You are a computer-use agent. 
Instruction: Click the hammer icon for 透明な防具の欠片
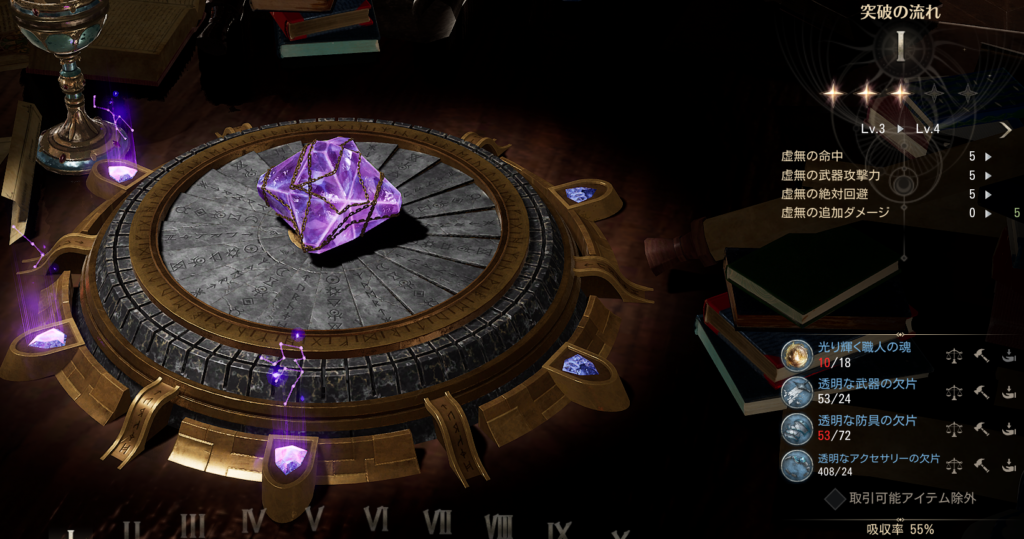[981, 428]
